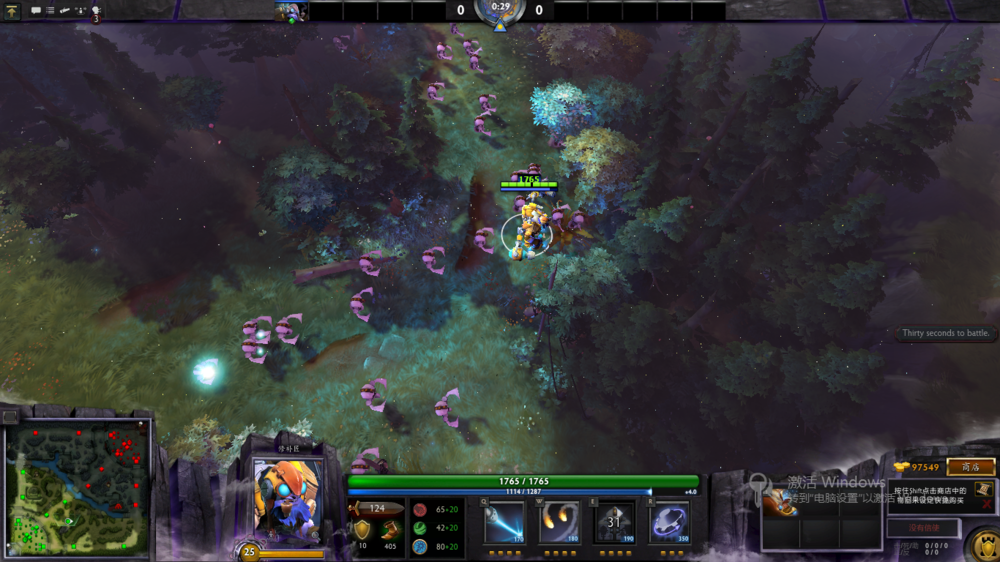Click the courier status button
1000x562 pixels.
coord(924,527)
